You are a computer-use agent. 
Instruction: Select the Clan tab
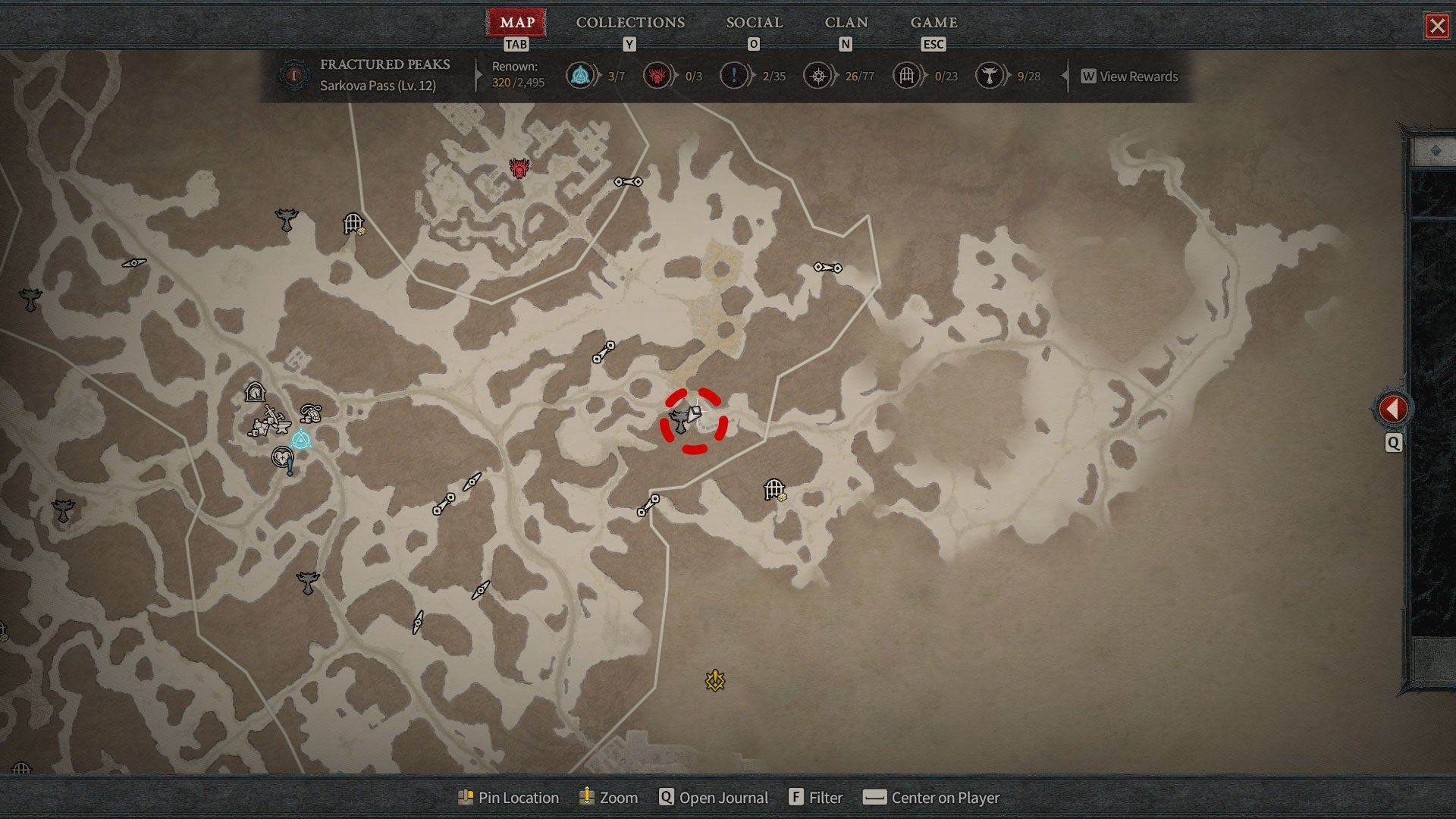coord(846,23)
